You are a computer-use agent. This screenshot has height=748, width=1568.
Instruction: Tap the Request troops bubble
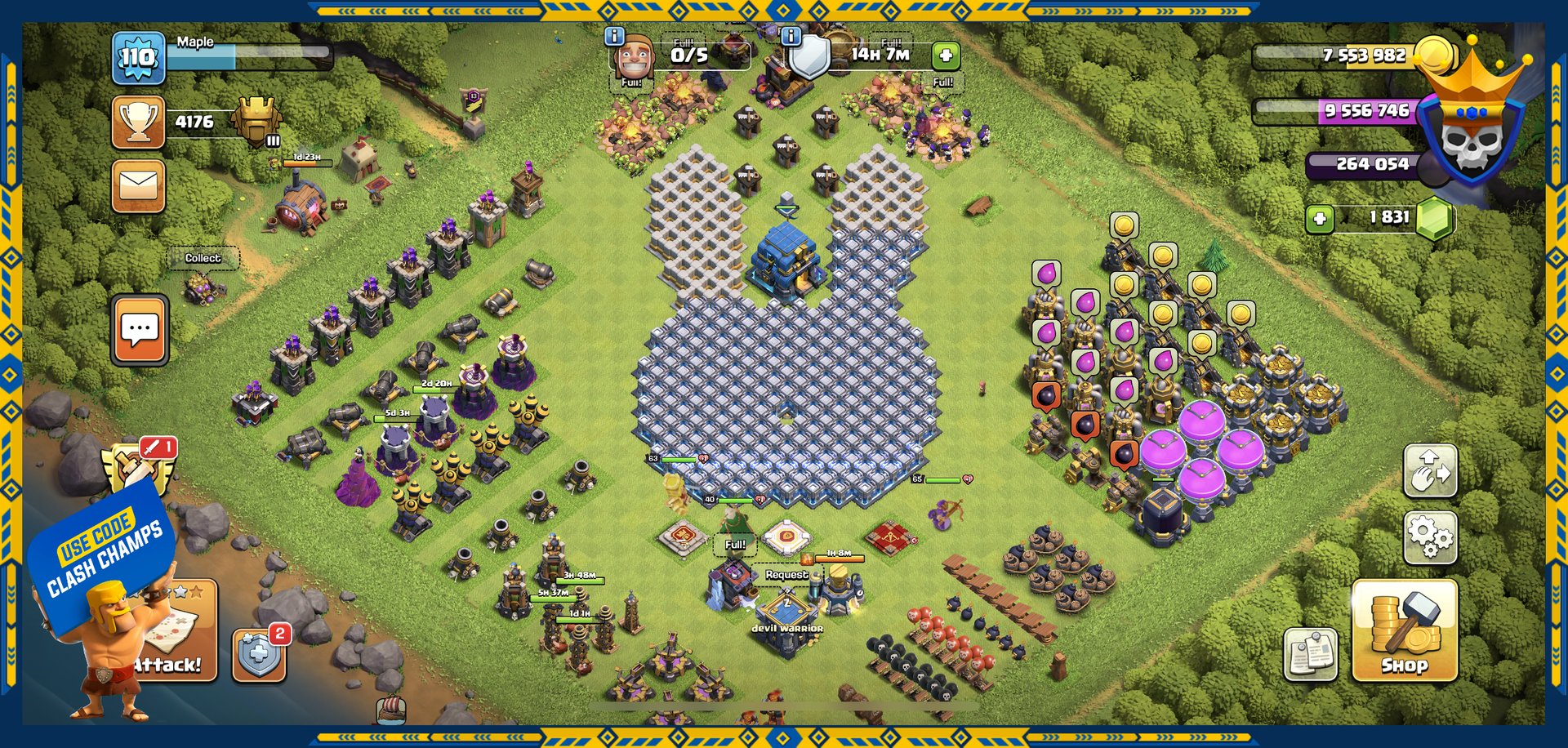(786, 575)
